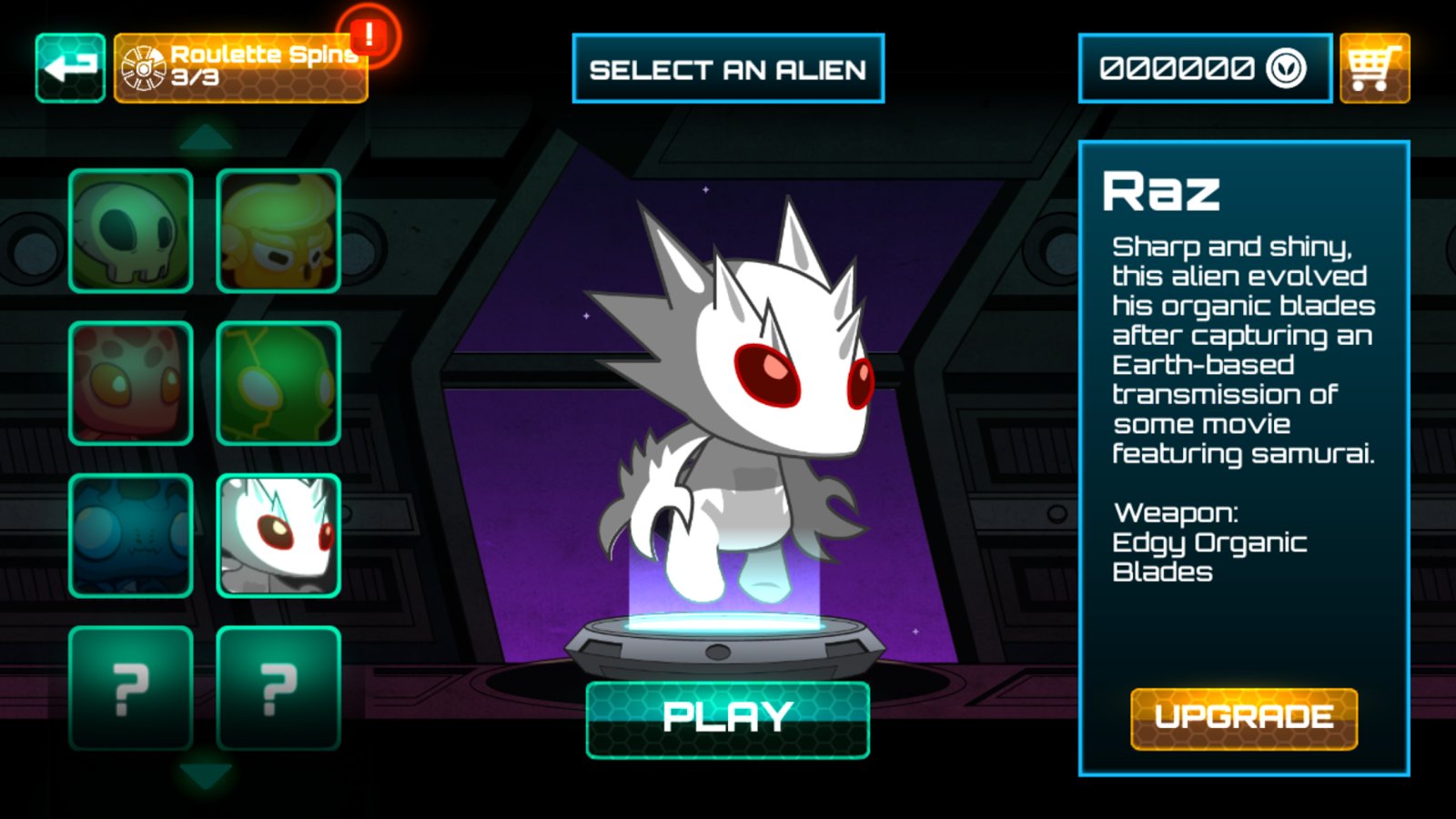Screen dimensions: 1456x819
Task: Choose the yellow mushroom-head alien
Action: coord(278,231)
